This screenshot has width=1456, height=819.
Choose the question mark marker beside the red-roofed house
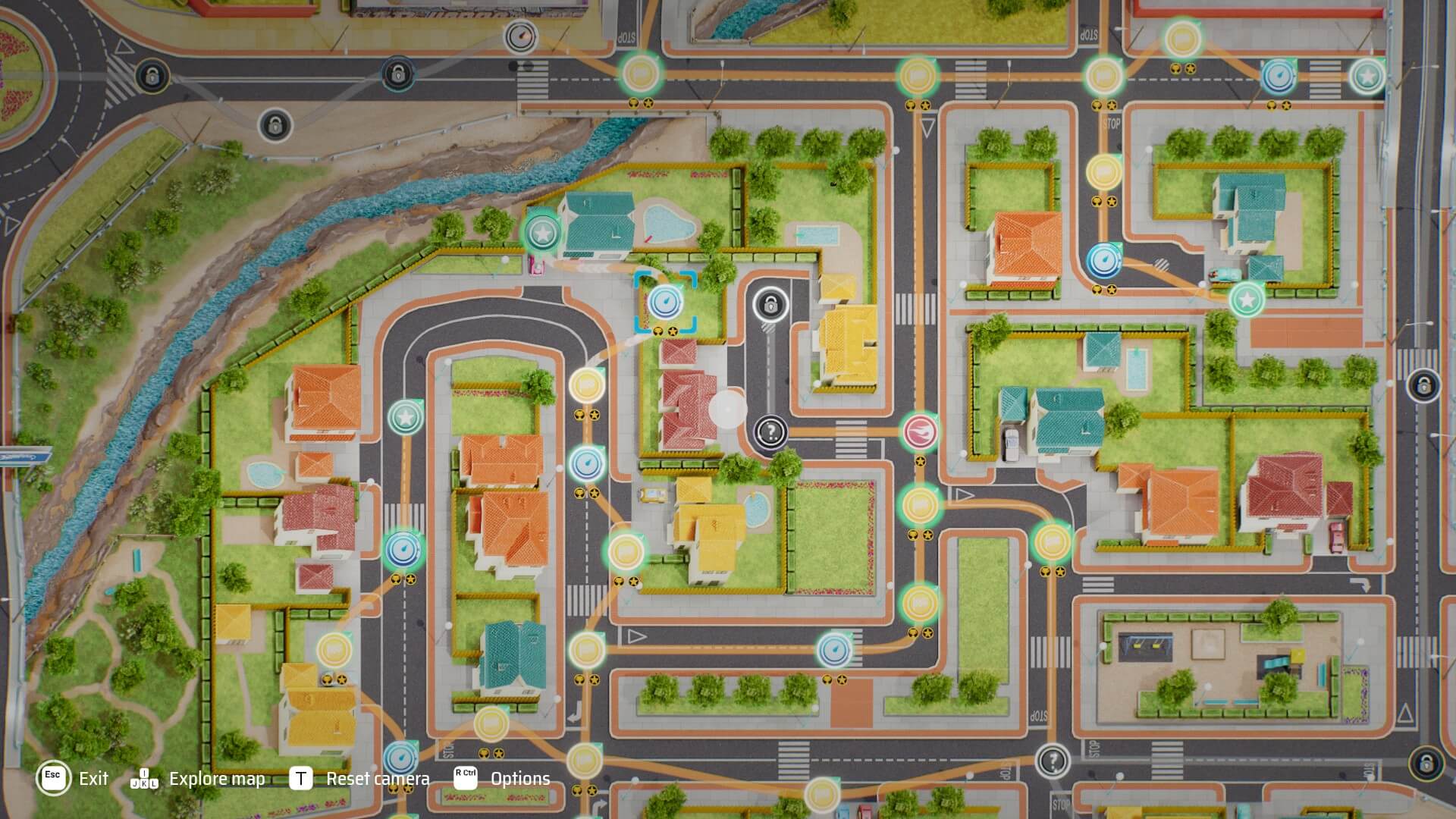coord(770,432)
